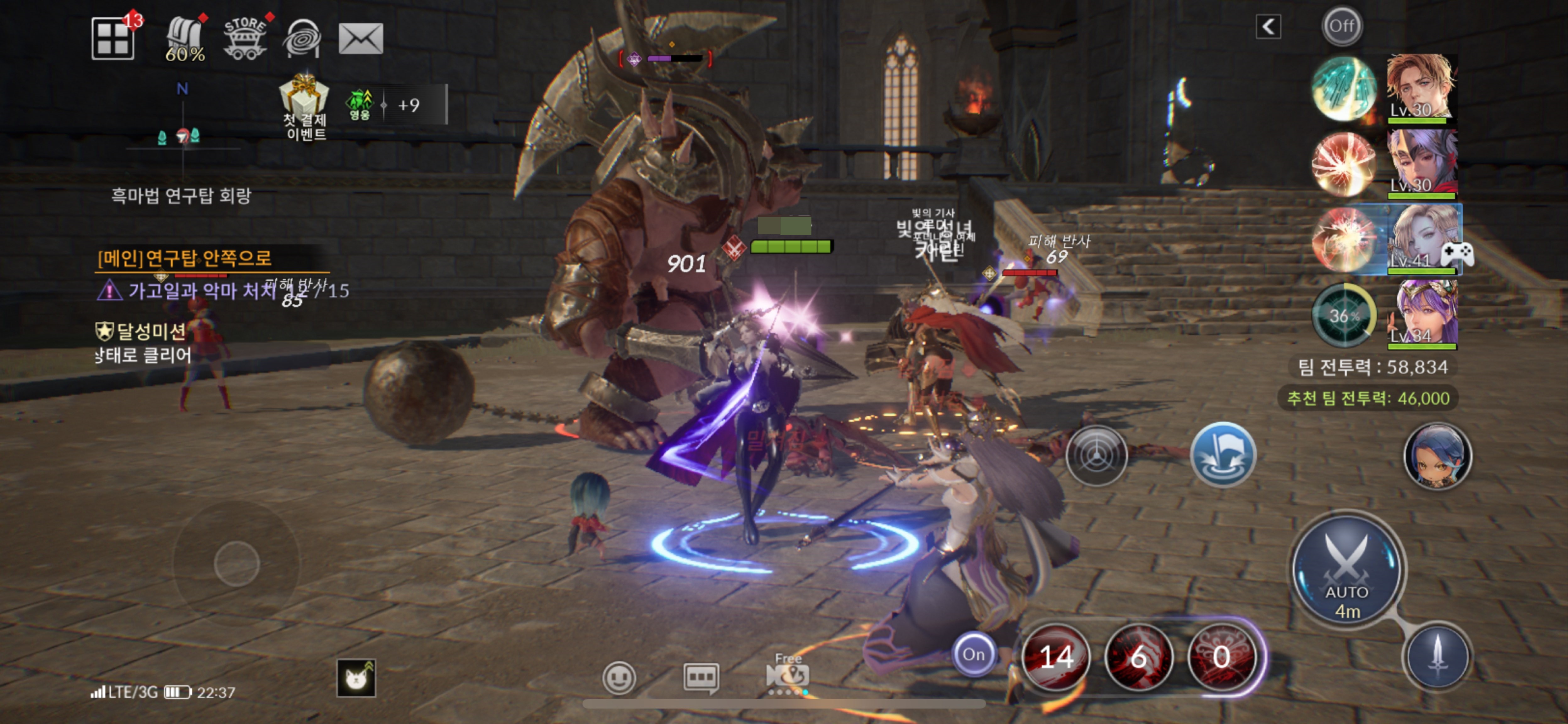The height and width of the screenshot is (724, 1568).
Task: Open the mail envelope
Action: (x=360, y=39)
